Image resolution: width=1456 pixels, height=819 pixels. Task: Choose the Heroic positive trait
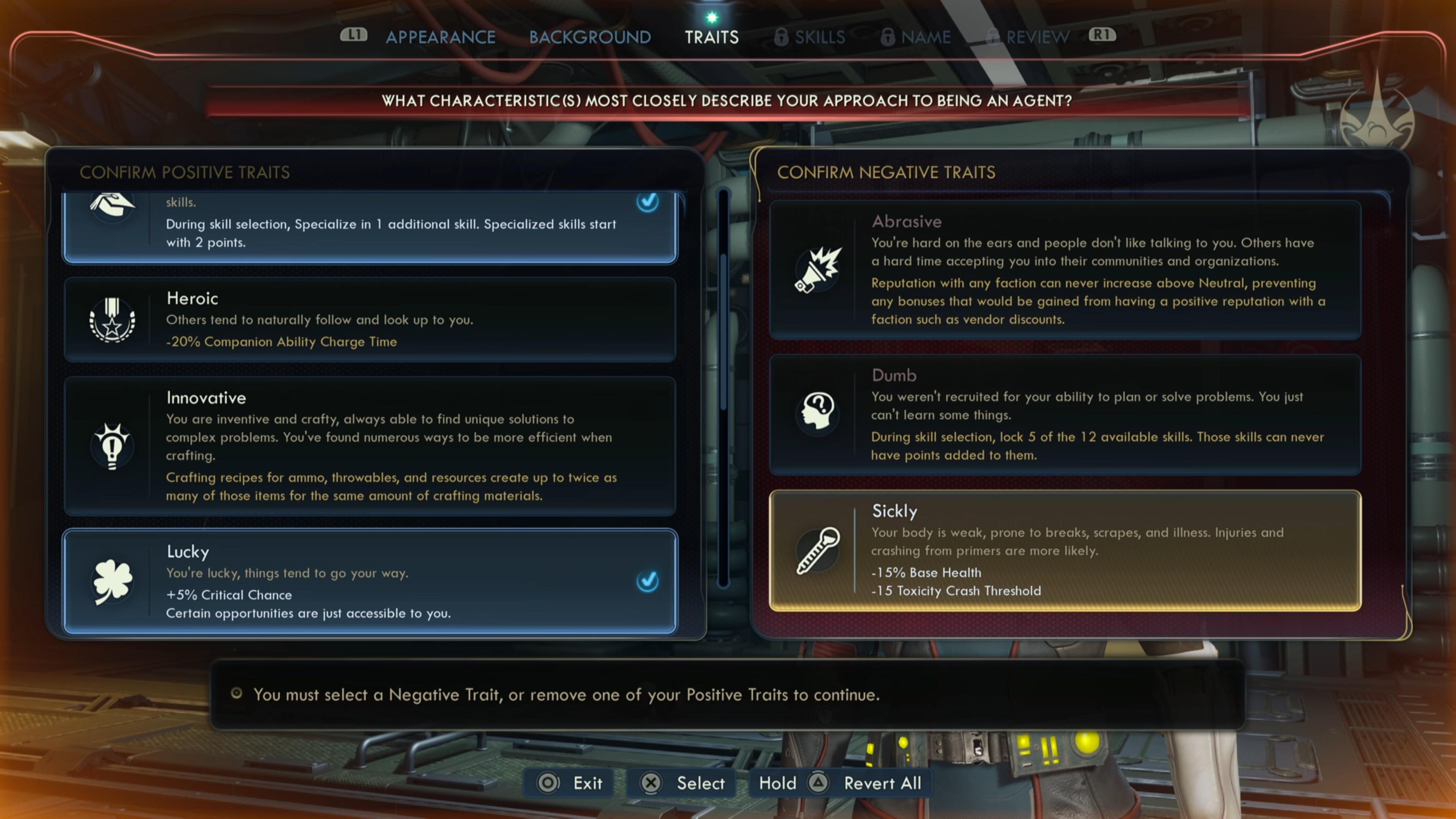[370, 320]
